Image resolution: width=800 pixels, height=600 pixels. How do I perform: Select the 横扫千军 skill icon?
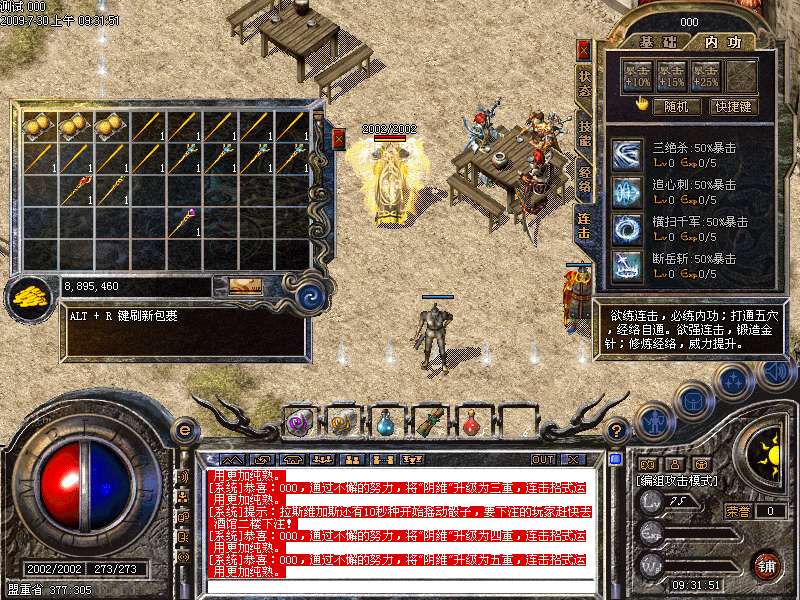coord(628,228)
